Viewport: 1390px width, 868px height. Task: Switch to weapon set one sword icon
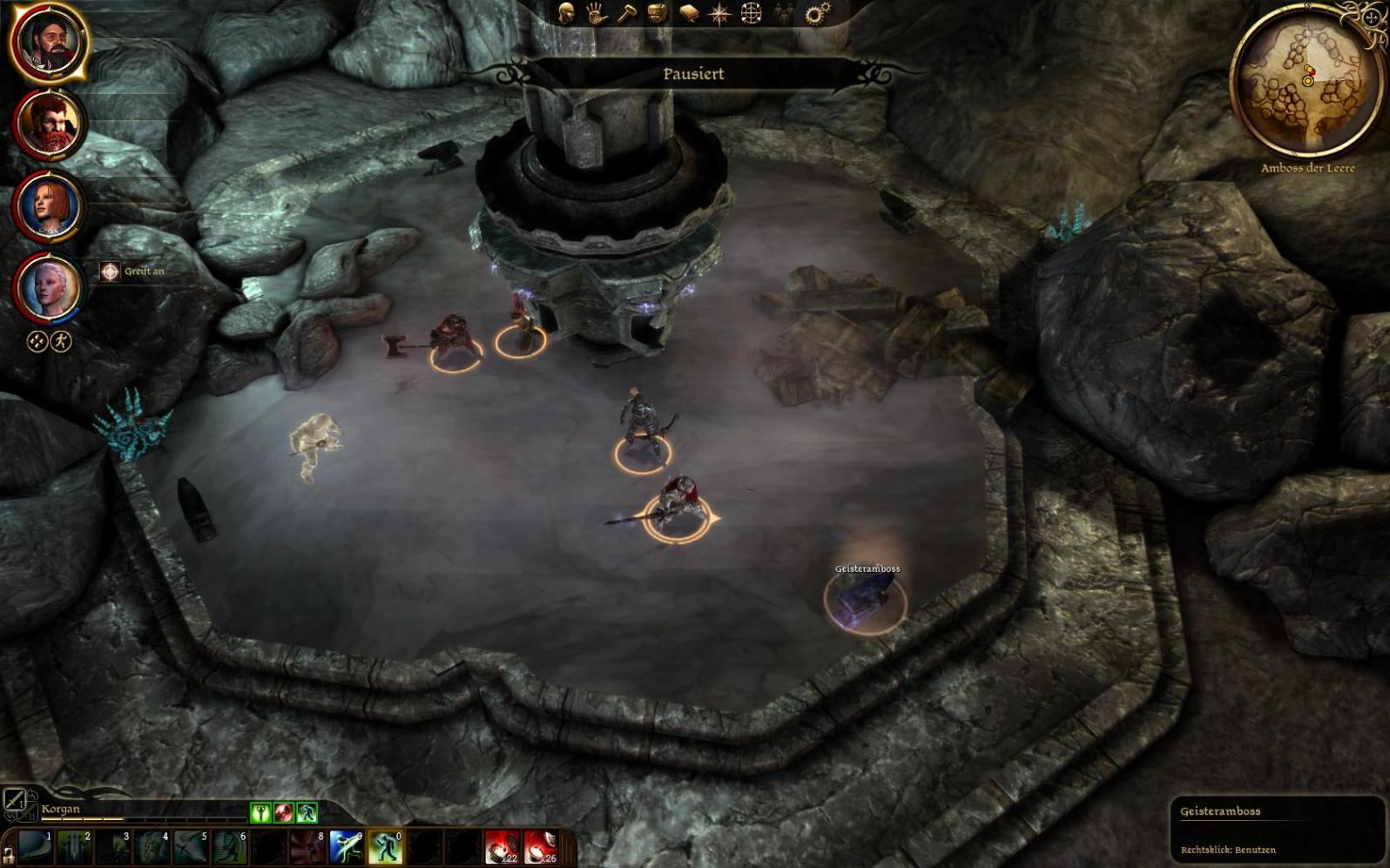14,799
